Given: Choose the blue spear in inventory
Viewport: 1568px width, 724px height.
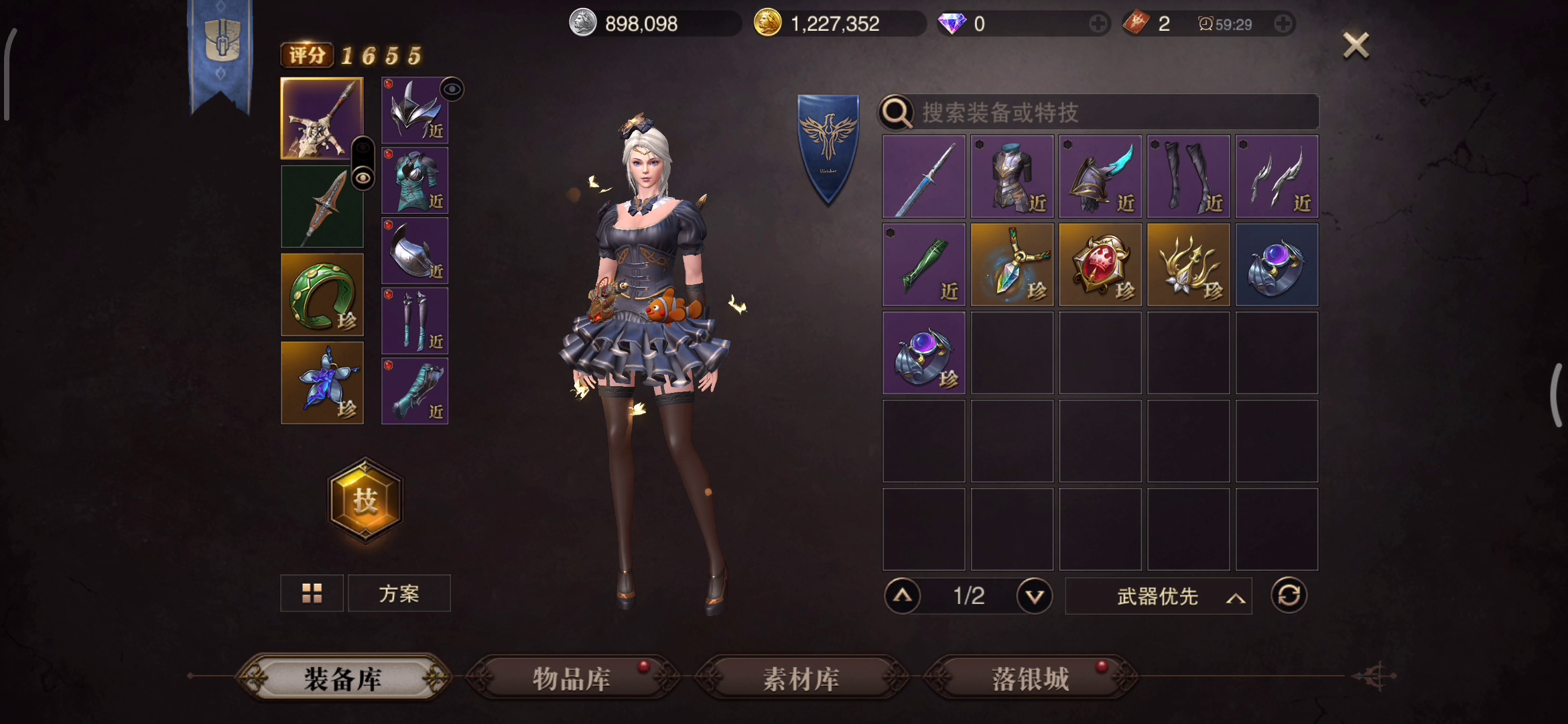Looking at the screenshot, I should [924, 176].
